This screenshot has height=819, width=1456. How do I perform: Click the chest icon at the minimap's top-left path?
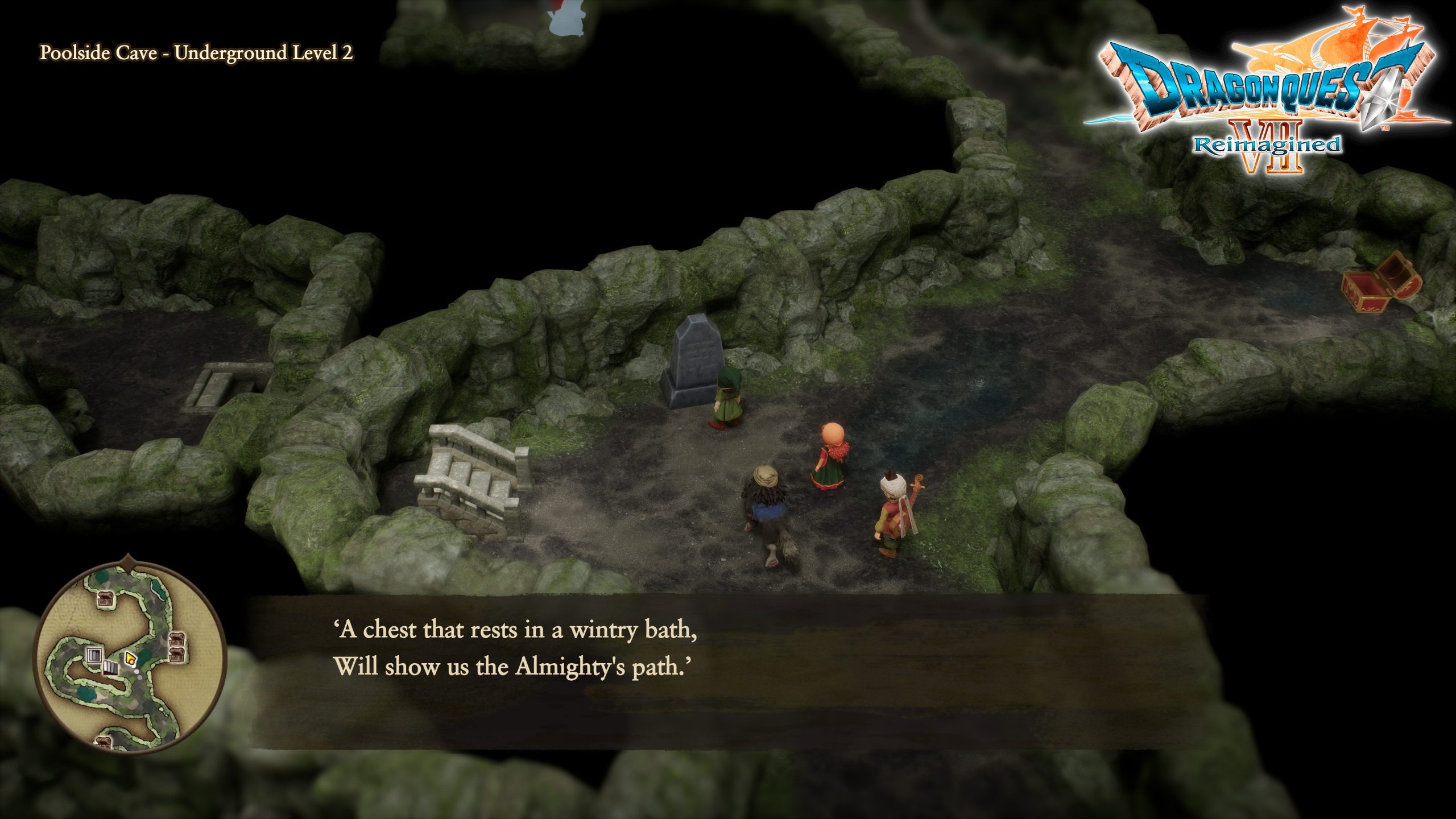(105, 598)
